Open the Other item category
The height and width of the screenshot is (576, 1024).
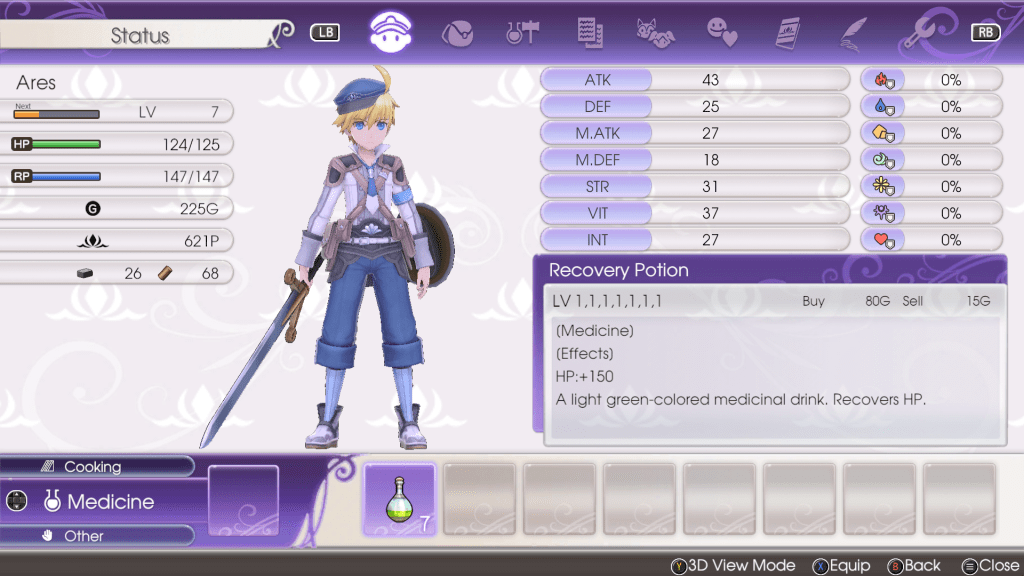pyautogui.click(x=84, y=536)
